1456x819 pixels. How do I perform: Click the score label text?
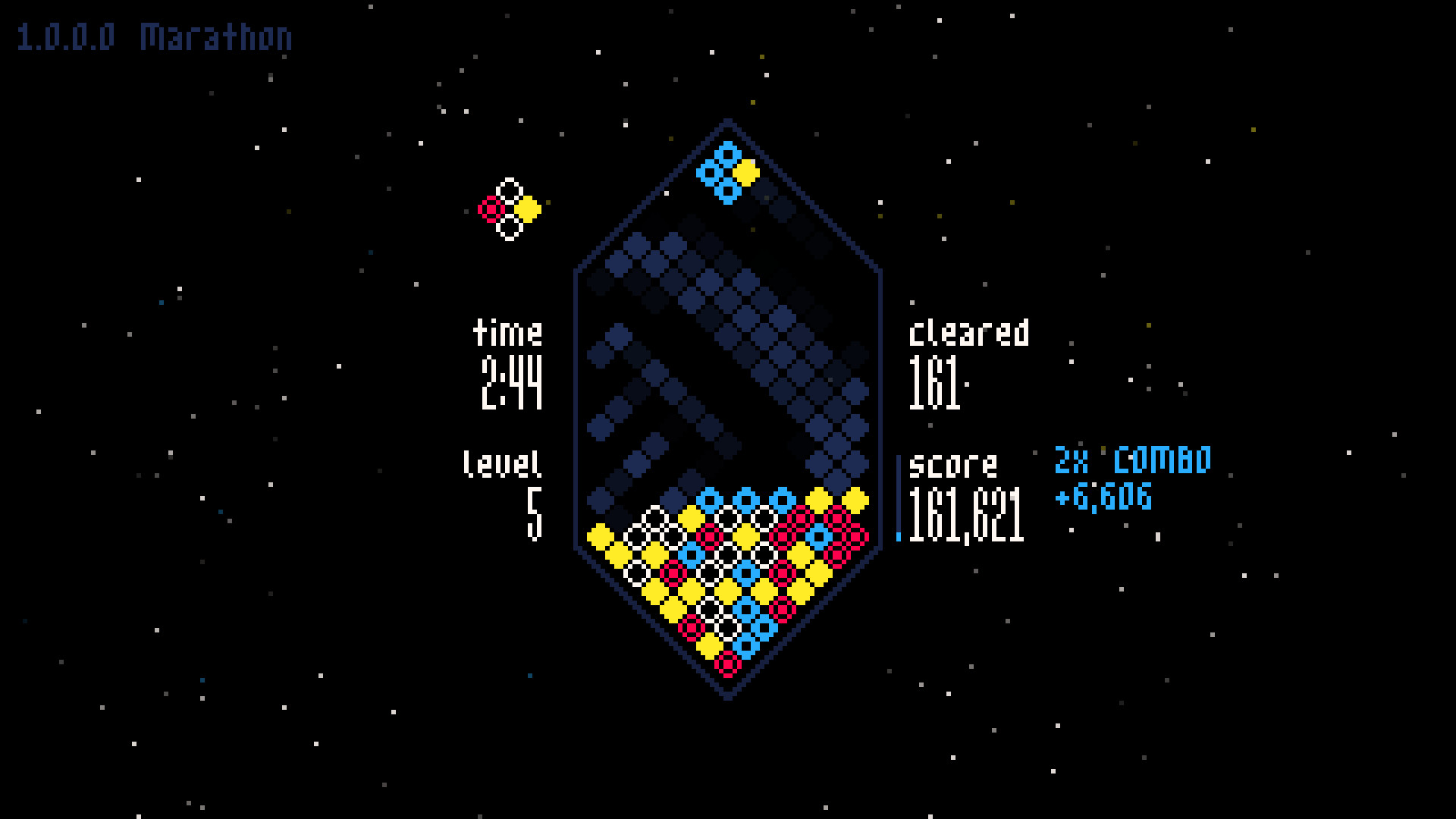[x=954, y=465]
